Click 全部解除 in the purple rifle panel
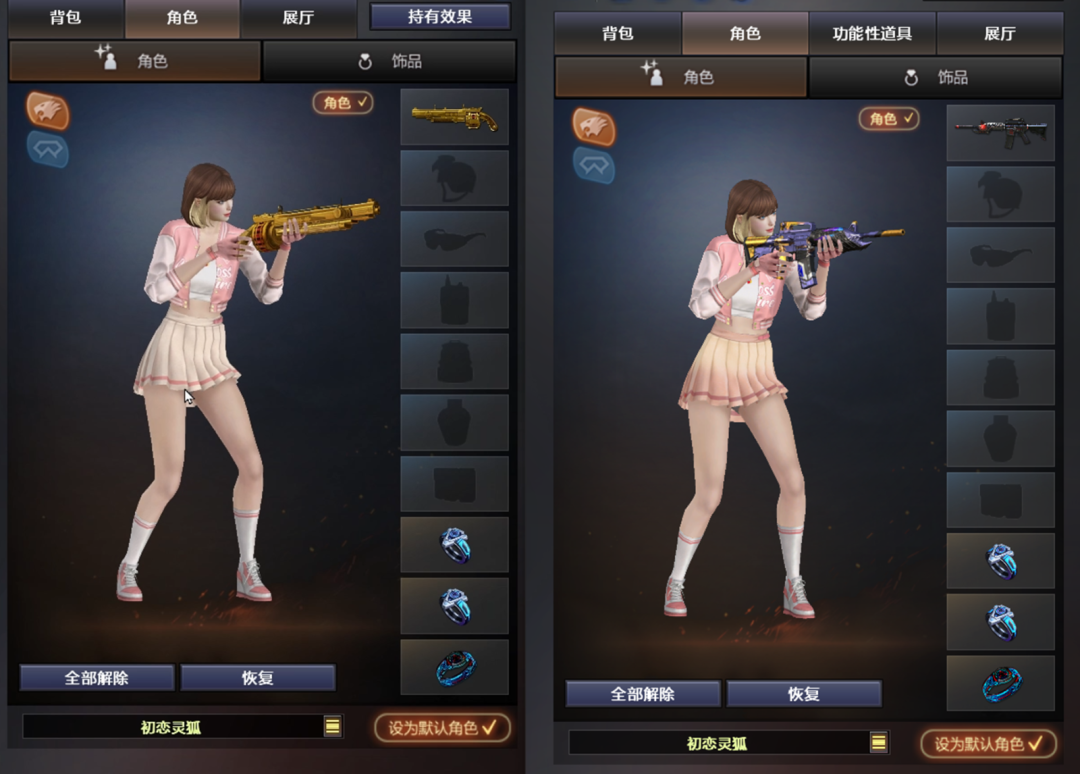This screenshot has height=774, width=1080. (643, 694)
